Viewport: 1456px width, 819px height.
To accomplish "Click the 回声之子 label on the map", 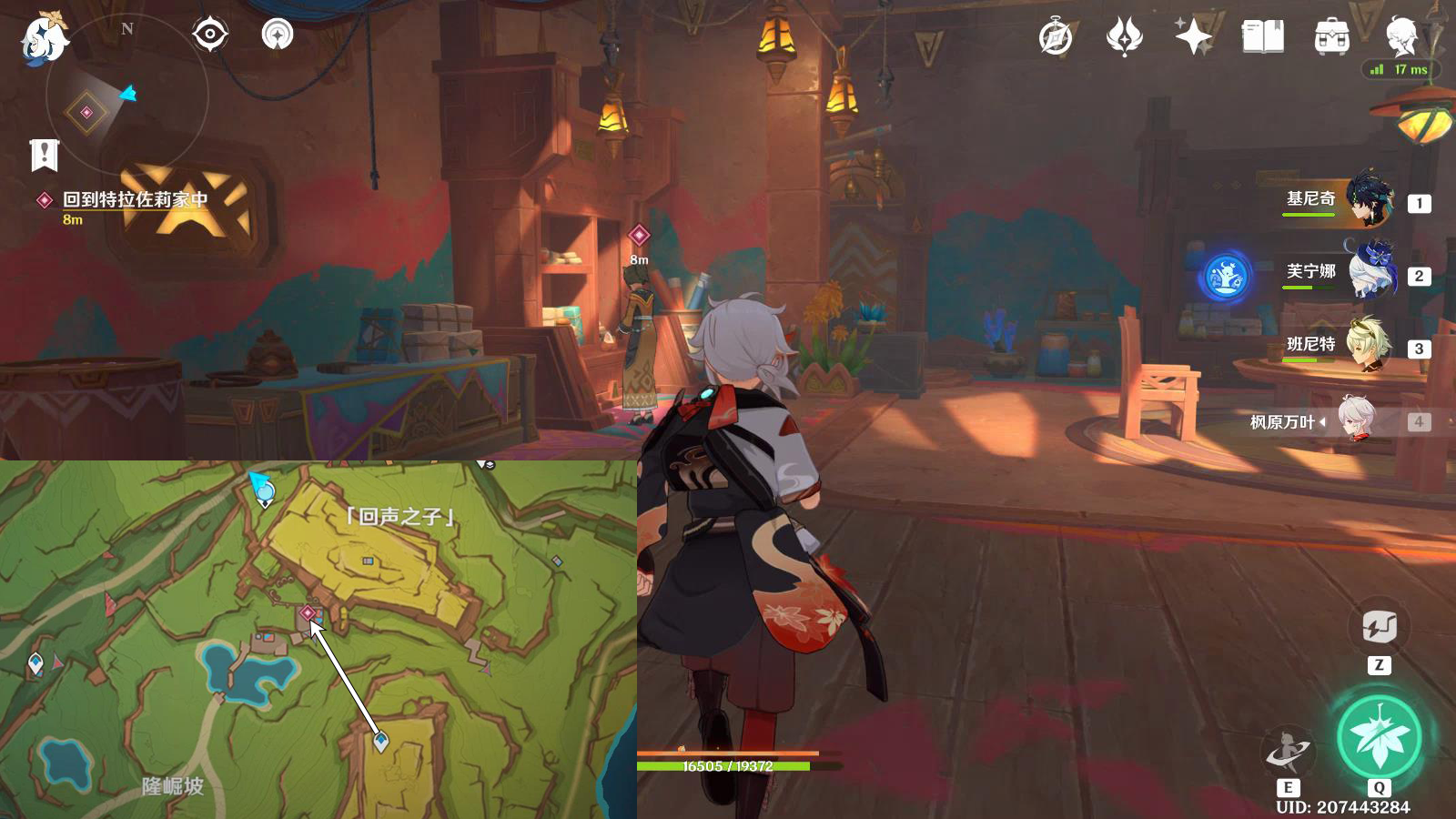I will point(400,517).
